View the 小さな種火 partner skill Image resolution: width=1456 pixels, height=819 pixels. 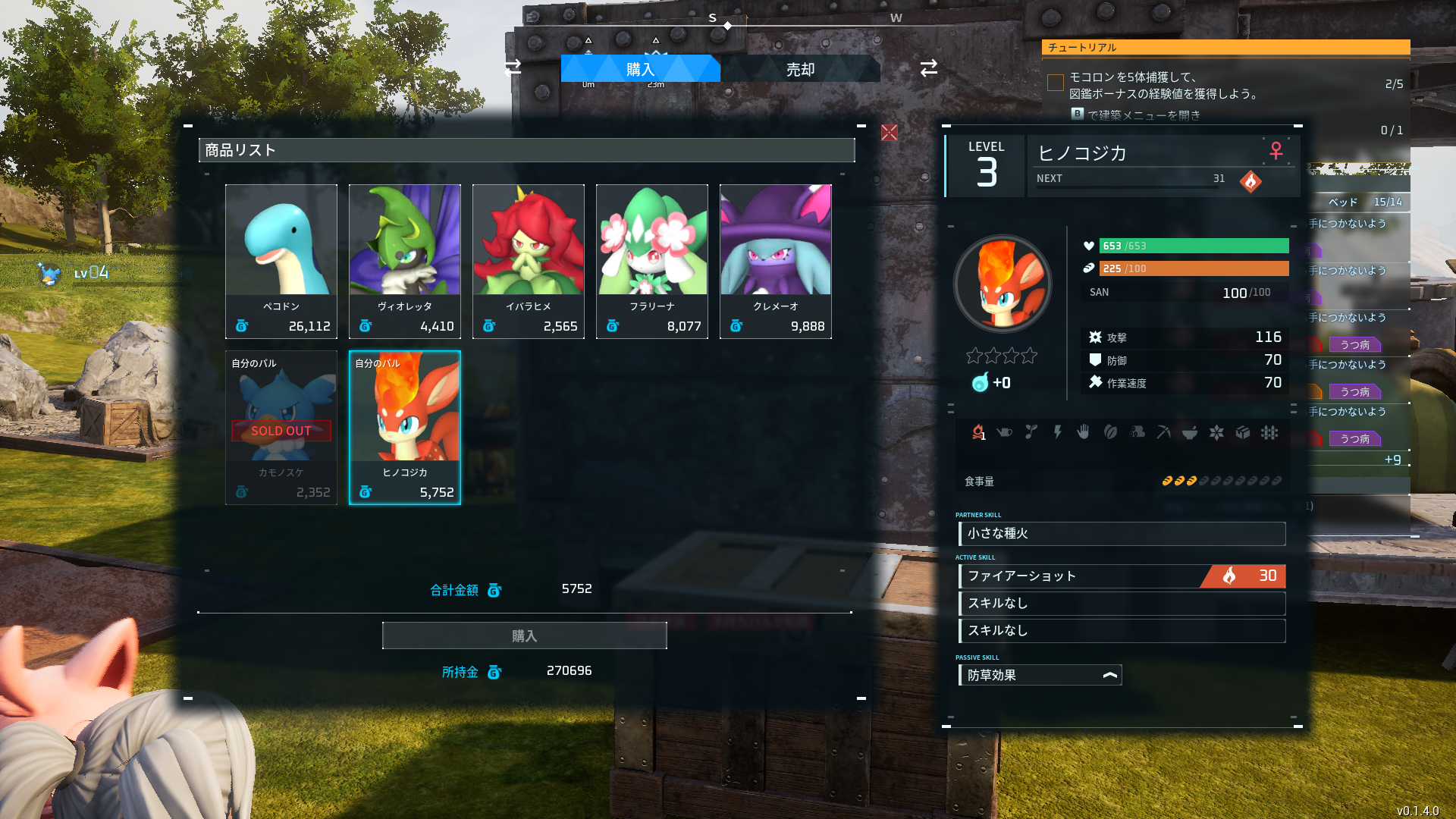1122,533
